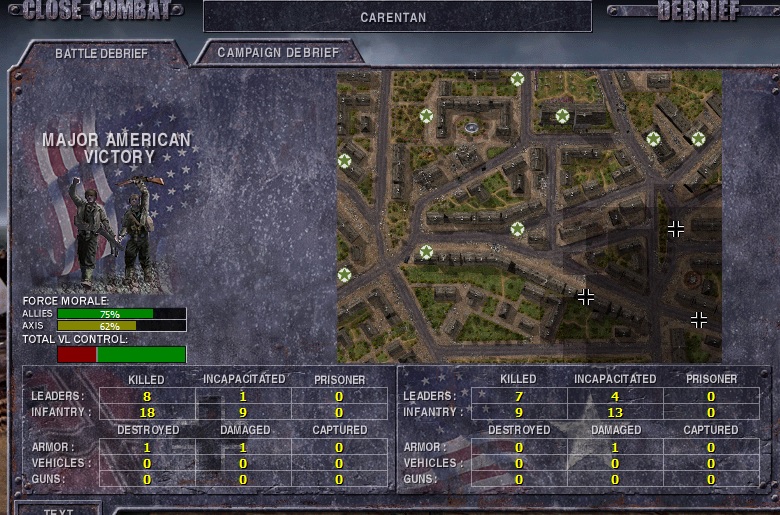This screenshot has width=780, height=515.
Task: Select the Battle Debrief tab
Action: 101,53
